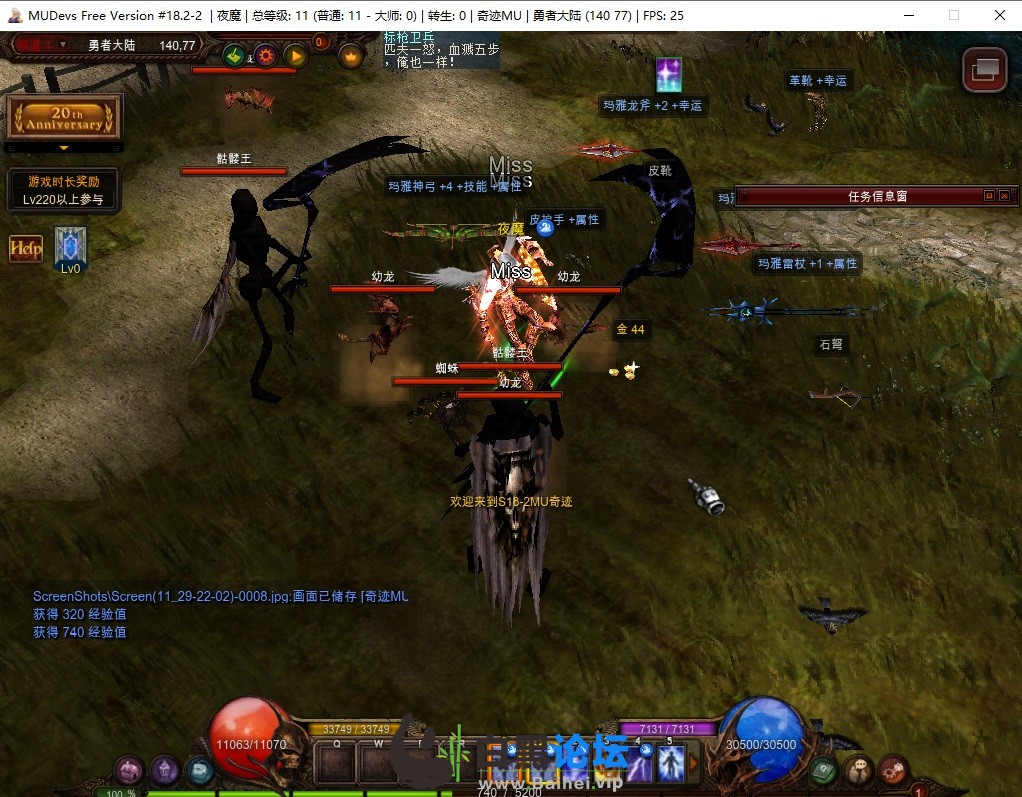1022x797 pixels.
Task: Click the red gears icon in bottom bar
Action: [x=892, y=770]
